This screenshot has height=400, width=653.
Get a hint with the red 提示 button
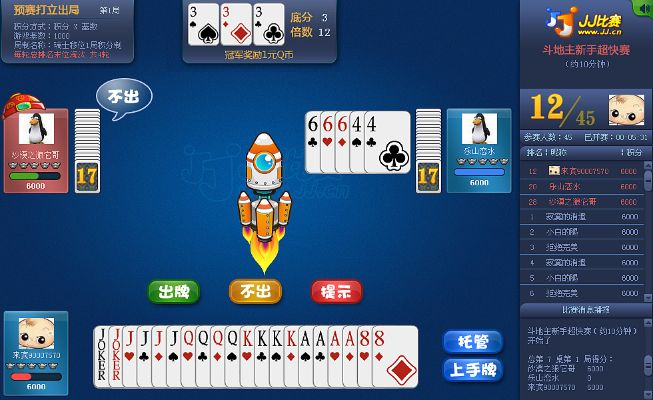click(x=336, y=292)
